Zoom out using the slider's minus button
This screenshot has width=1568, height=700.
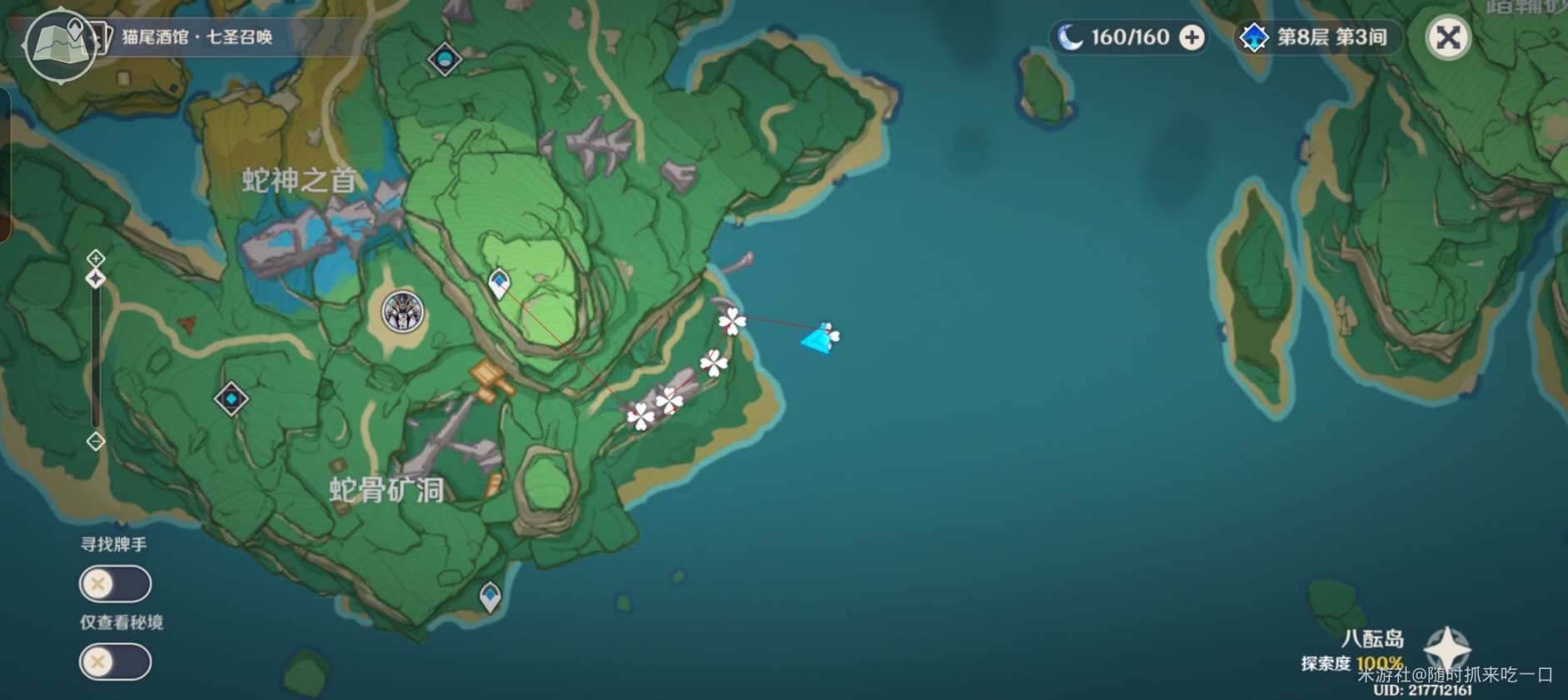point(96,441)
